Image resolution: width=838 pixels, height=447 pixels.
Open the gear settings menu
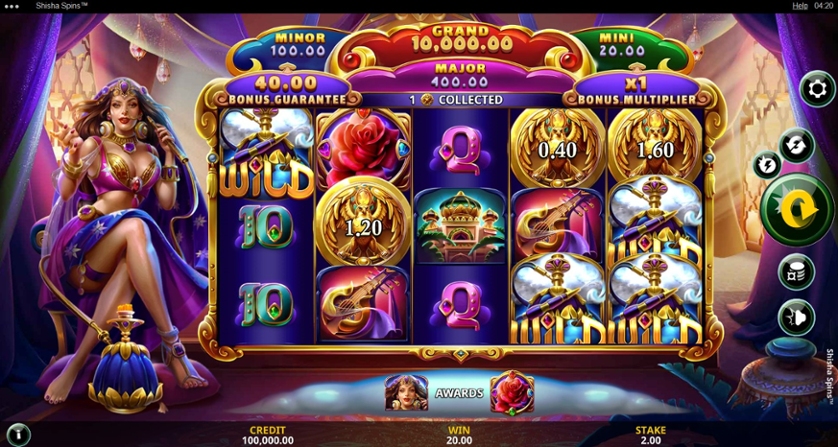point(819,89)
